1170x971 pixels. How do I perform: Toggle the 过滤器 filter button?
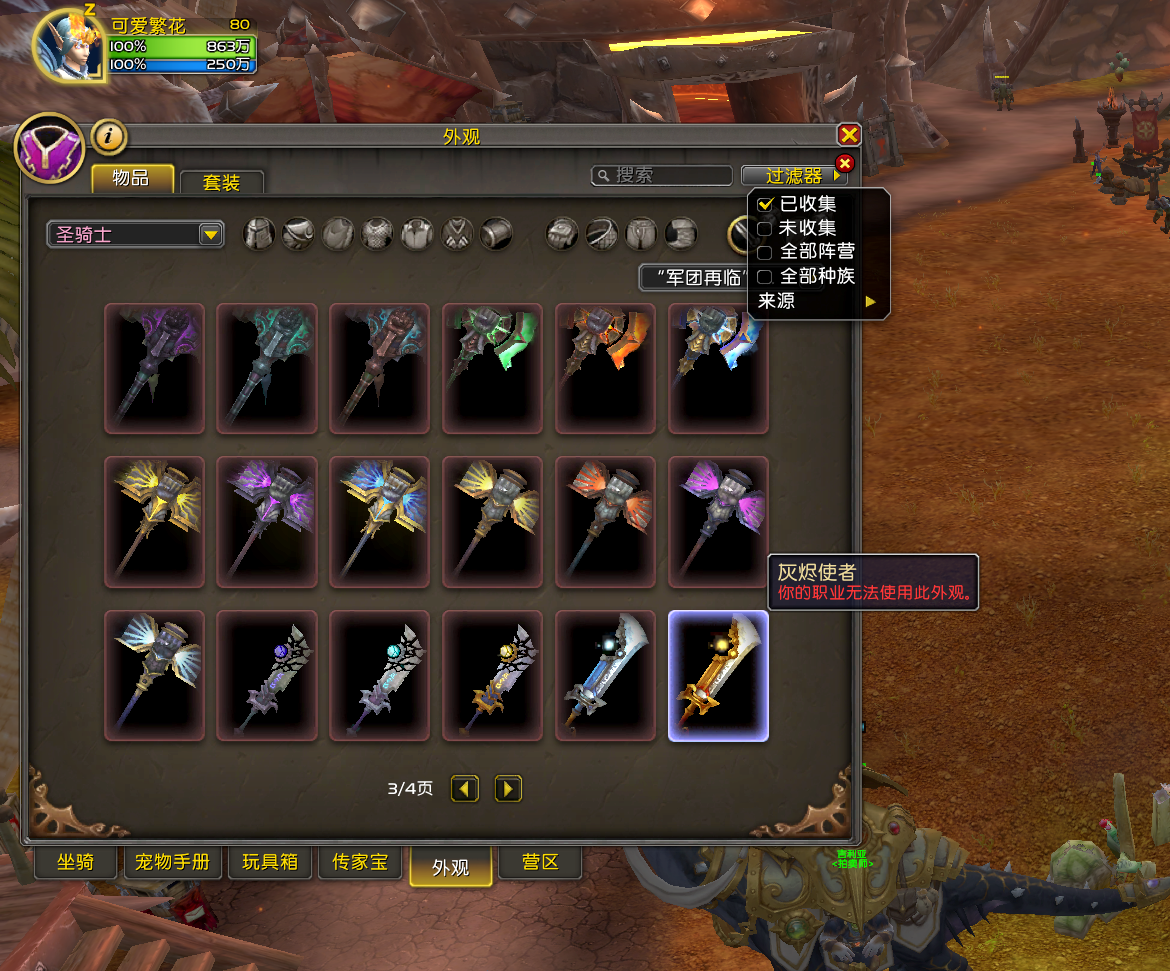794,176
